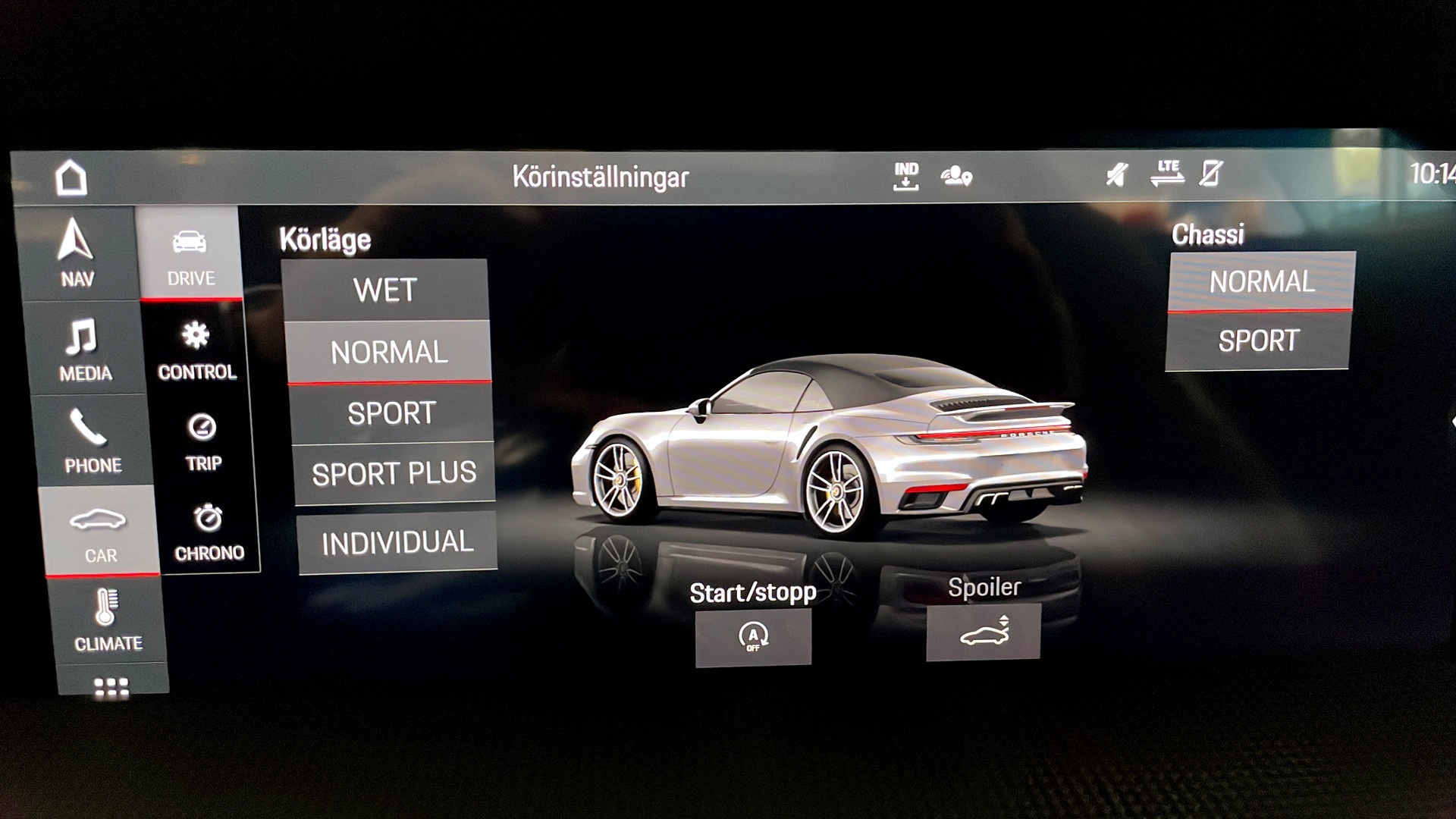Switch to the TRIP tab
Image resolution: width=1456 pixels, height=819 pixels.
(x=202, y=441)
